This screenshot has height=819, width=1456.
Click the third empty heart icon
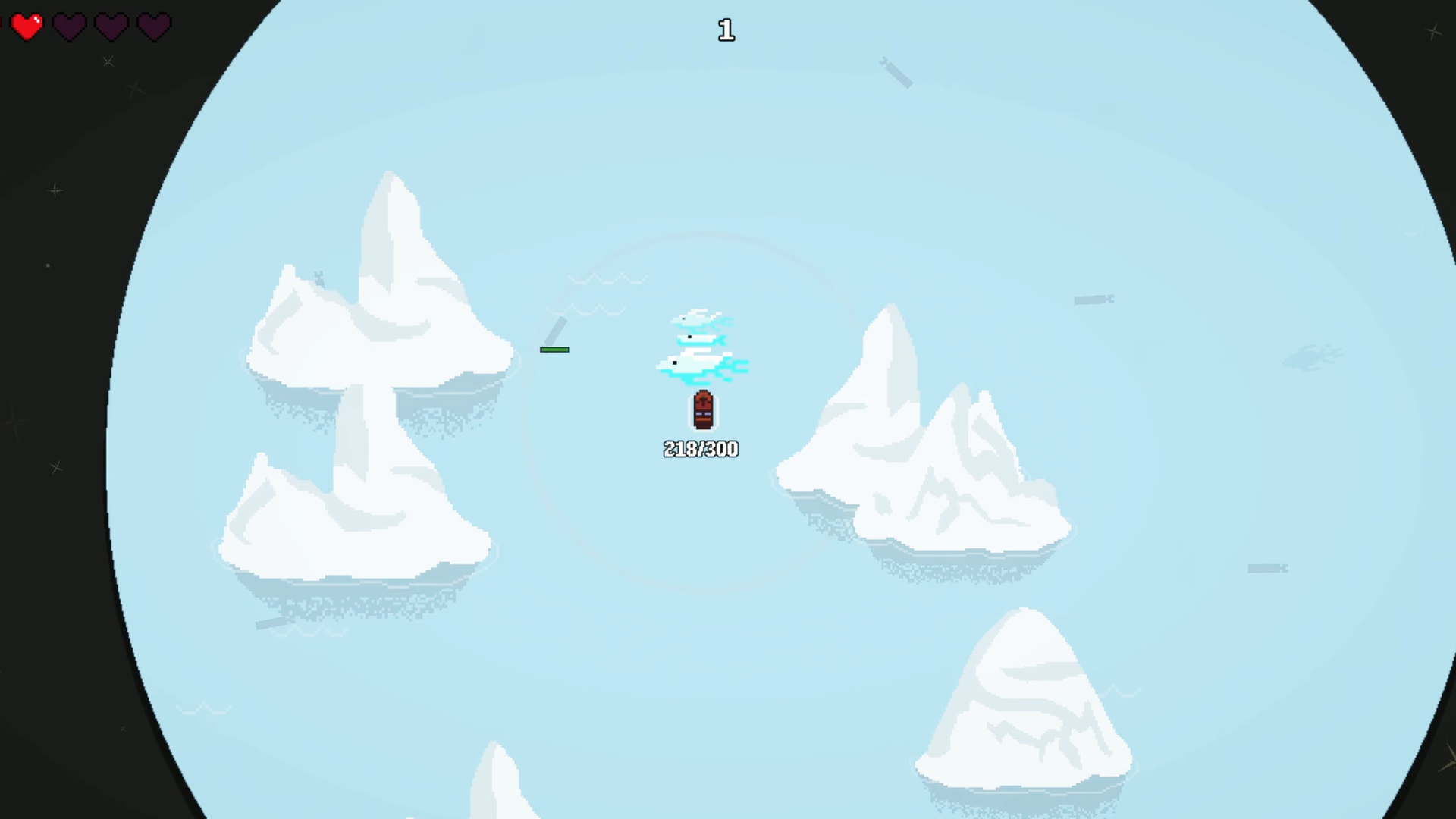point(111,25)
